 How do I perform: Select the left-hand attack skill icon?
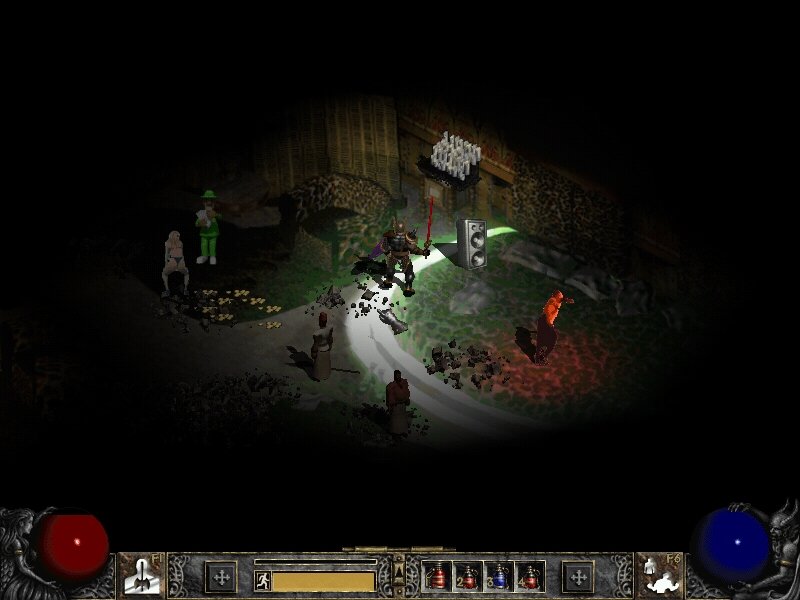pos(142,576)
